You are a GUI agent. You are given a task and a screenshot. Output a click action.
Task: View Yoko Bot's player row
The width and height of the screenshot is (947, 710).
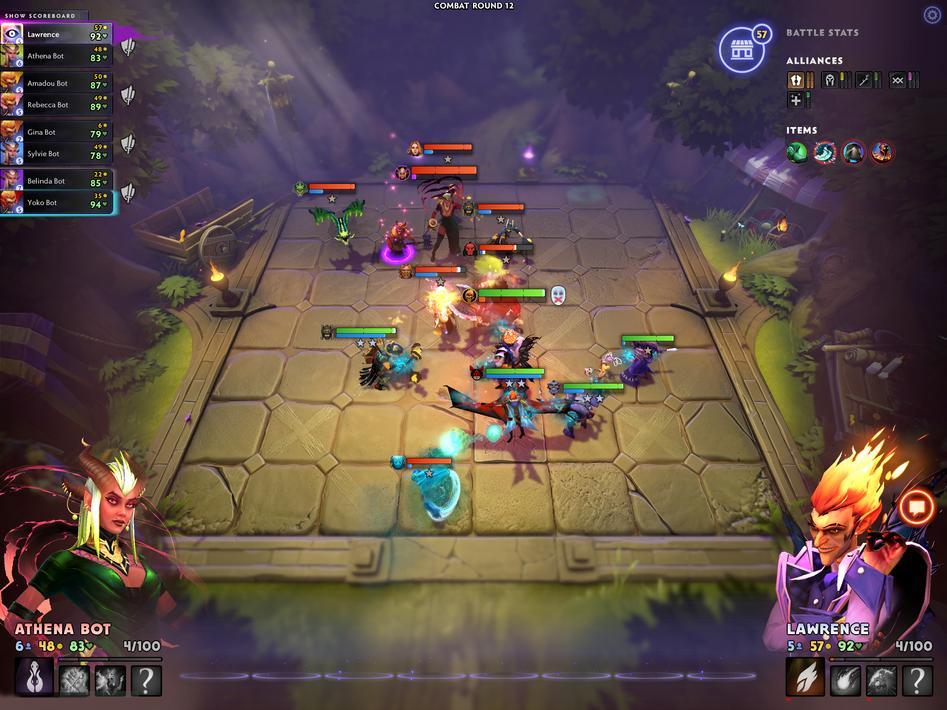pos(55,202)
